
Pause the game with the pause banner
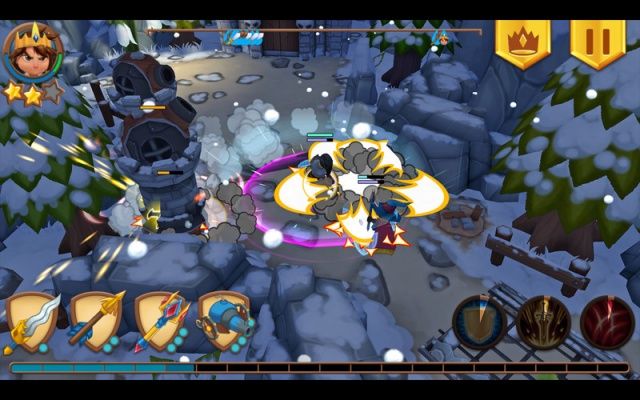click(x=597, y=42)
